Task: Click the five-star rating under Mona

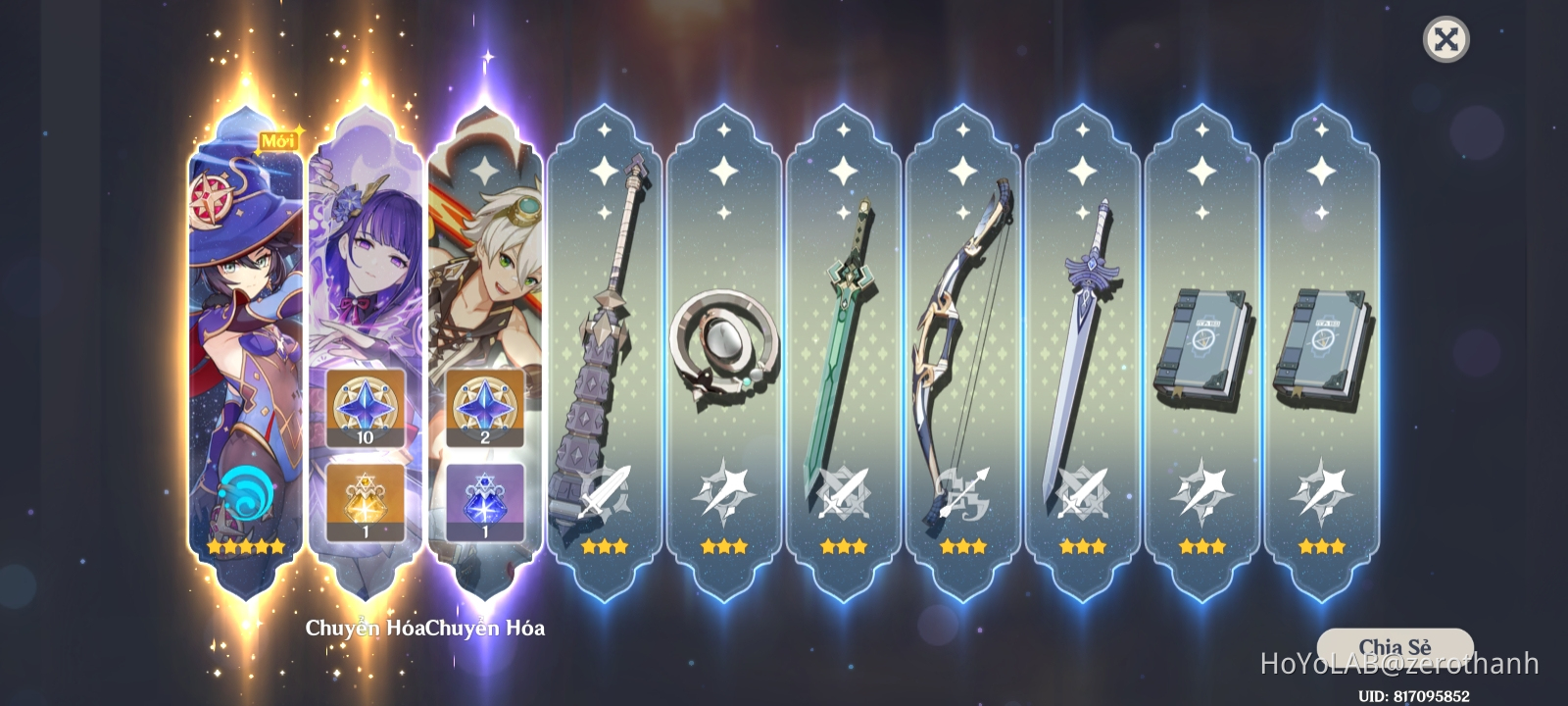Action: point(243,545)
